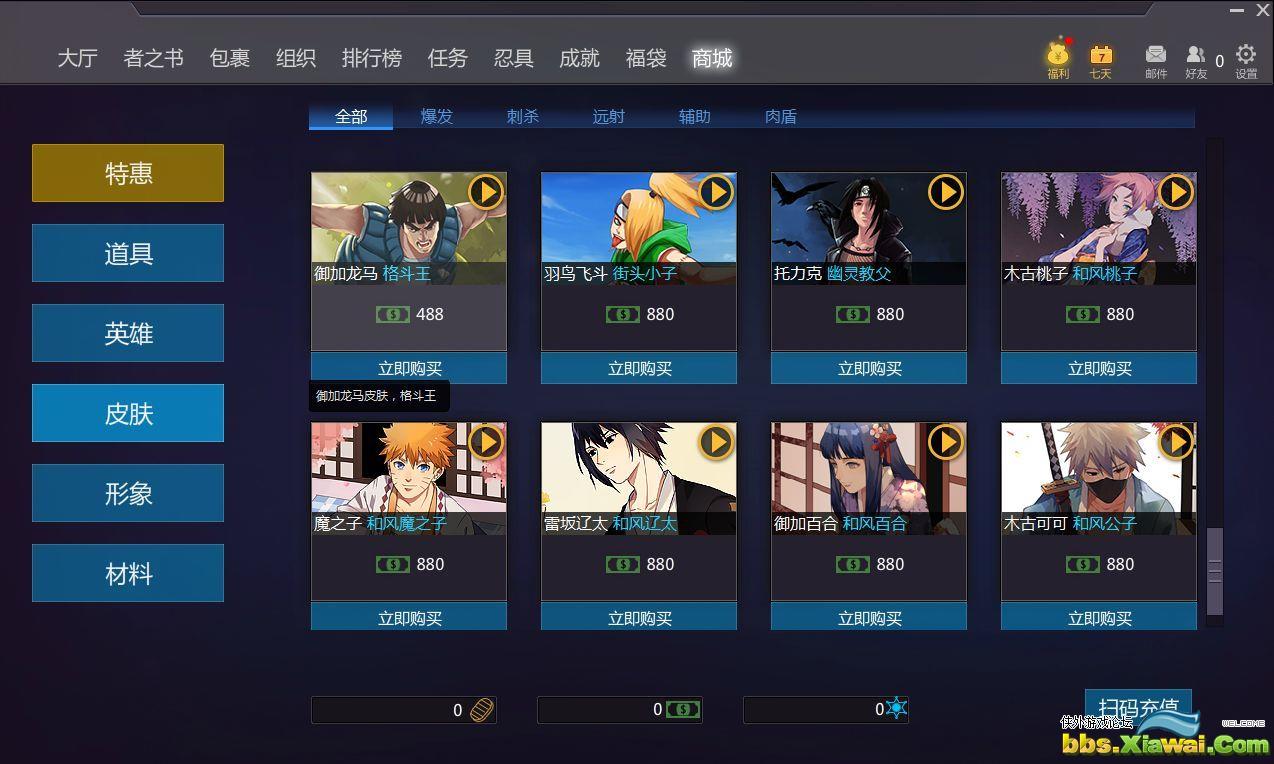Preview the 和风公子 skin video

click(1176, 441)
